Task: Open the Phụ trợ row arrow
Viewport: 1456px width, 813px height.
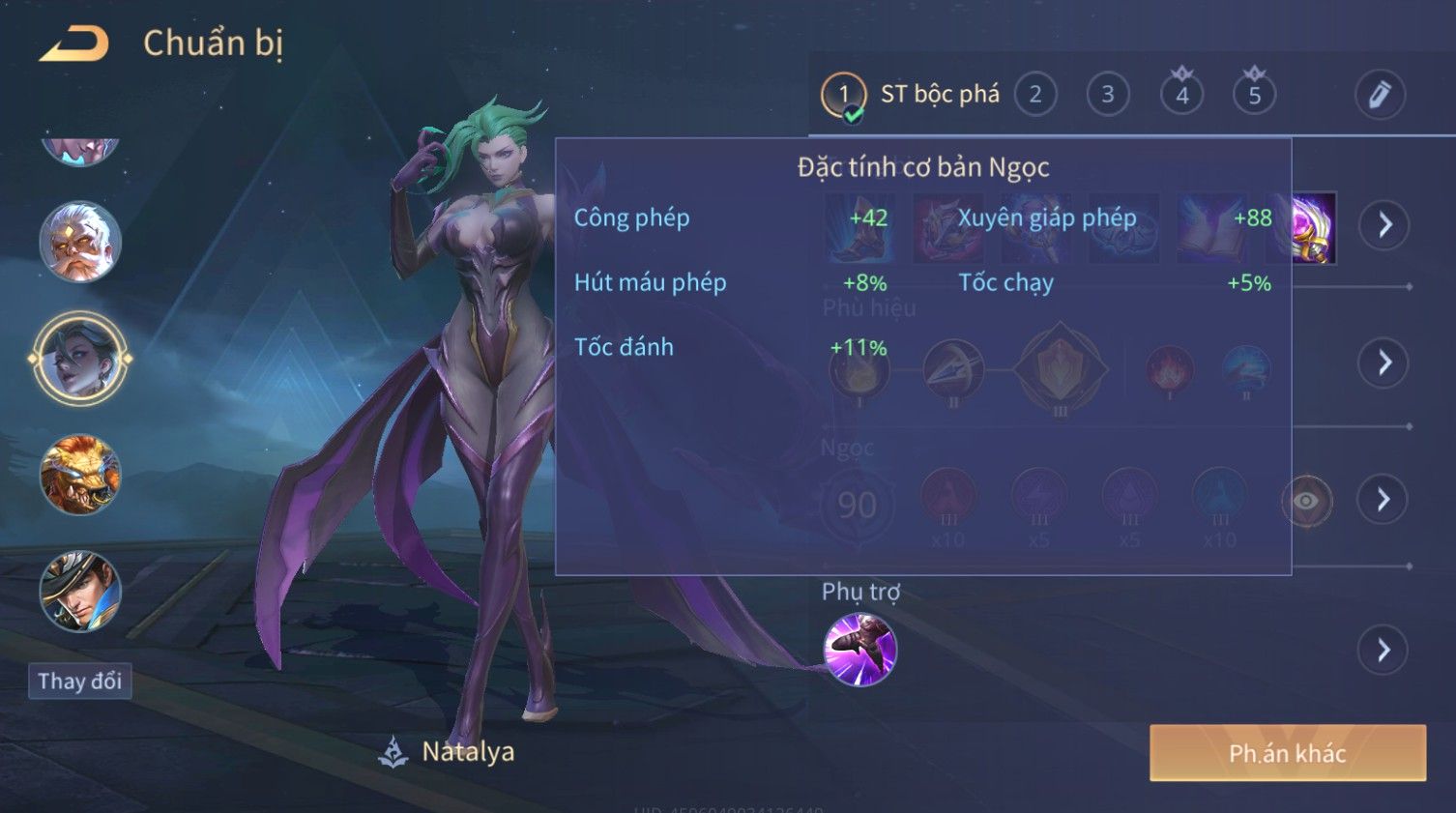Action: click(x=1383, y=650)
